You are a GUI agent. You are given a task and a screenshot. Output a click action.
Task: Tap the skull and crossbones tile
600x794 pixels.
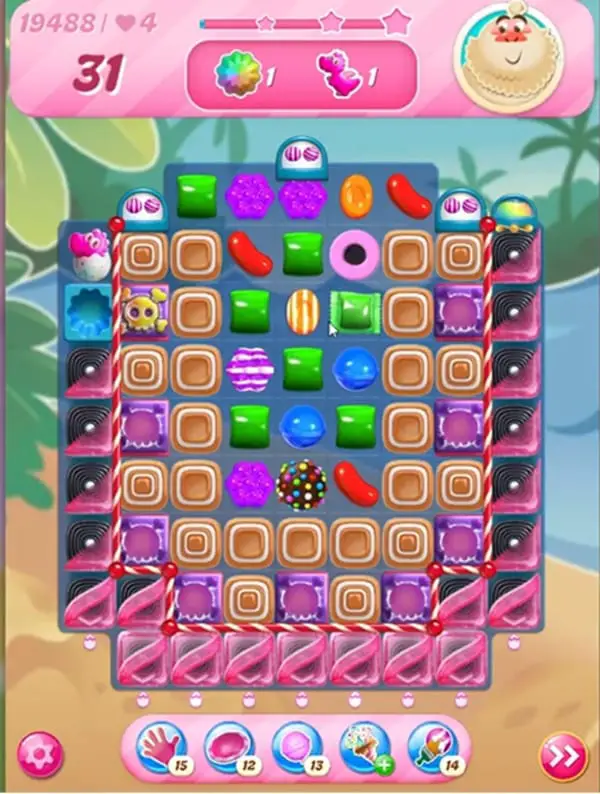[142, 311]
